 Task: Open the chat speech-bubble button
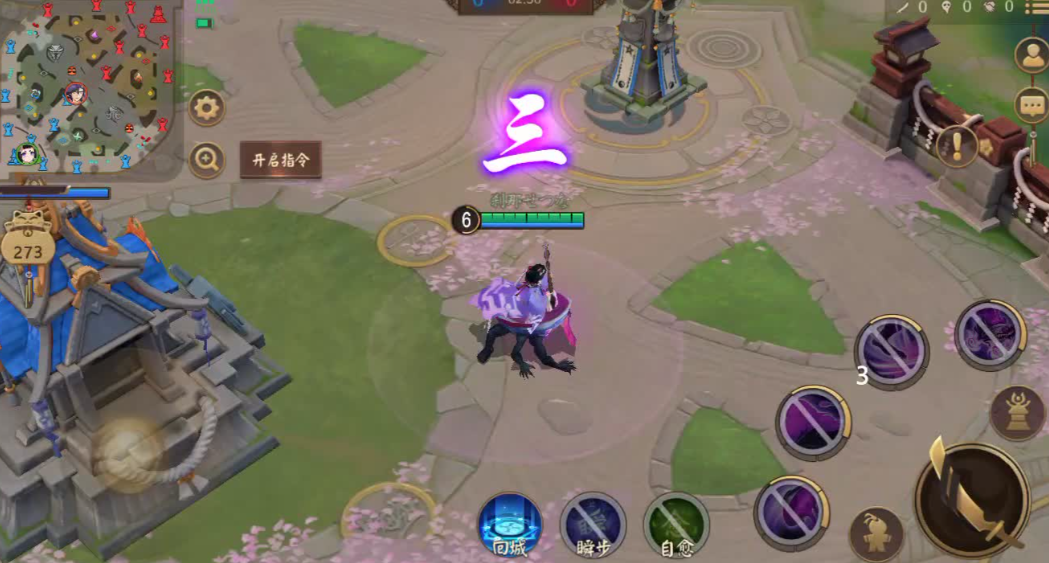pos(1031,104)
